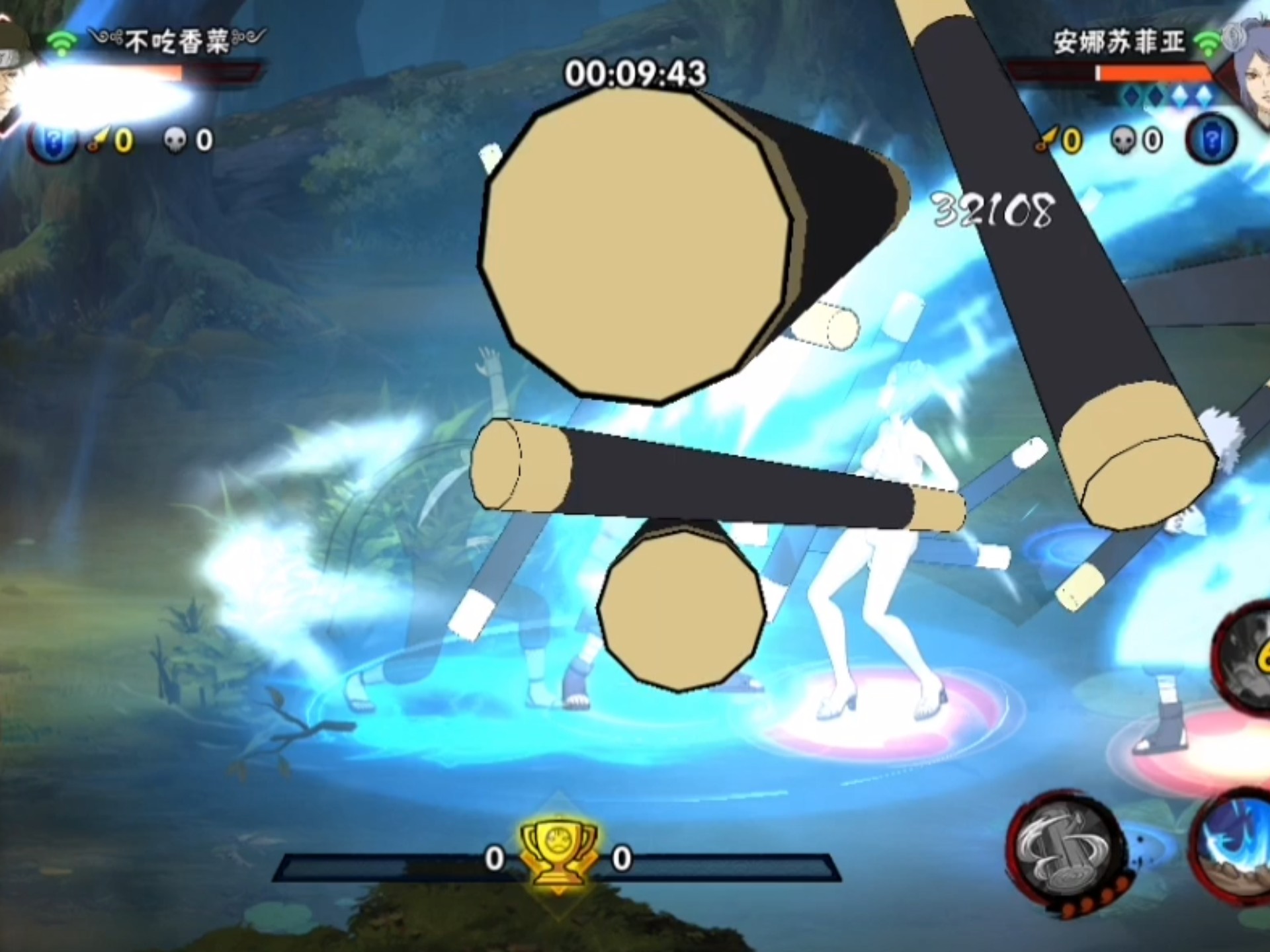The image size is (1270, 952).
Task: Tap the blue mystery scroll beside 不吃香菜
Action: (x=53, y=141)
